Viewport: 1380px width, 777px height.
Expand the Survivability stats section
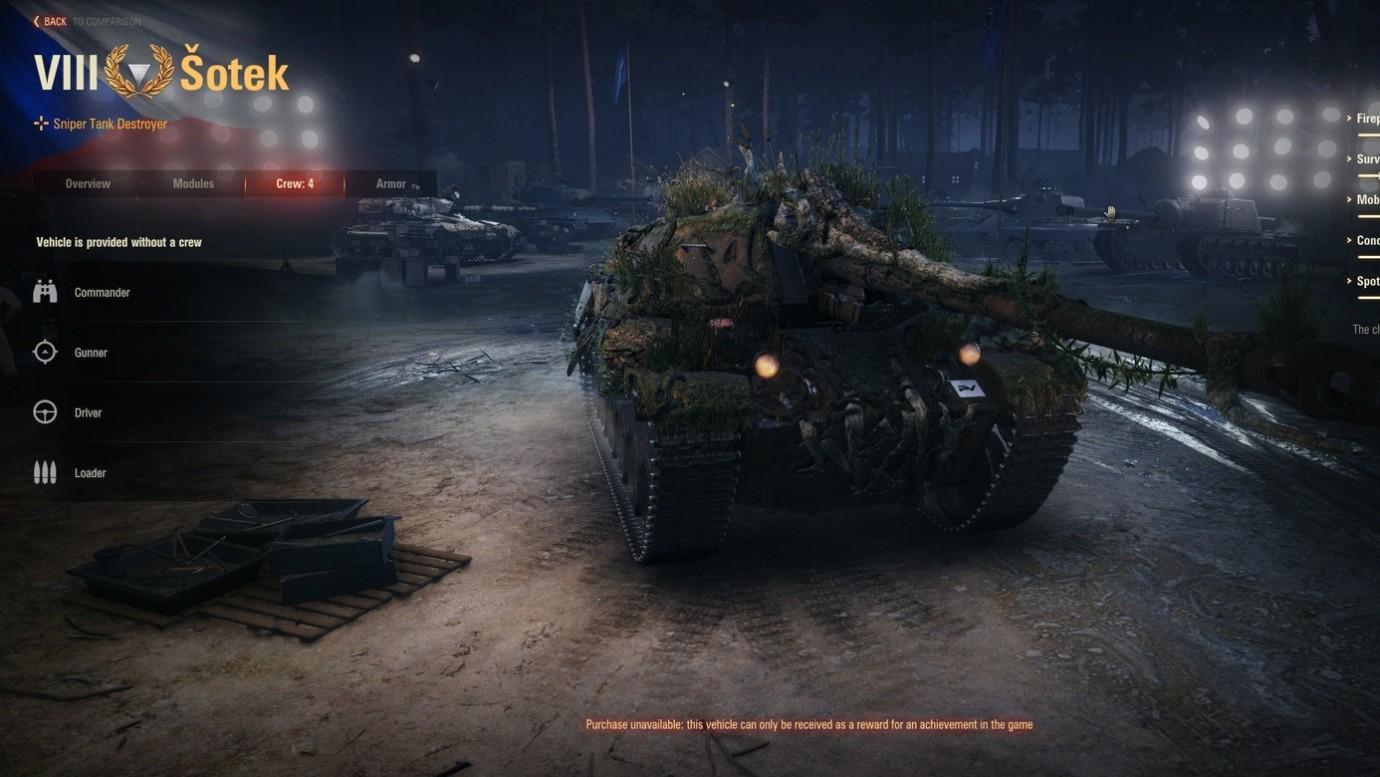pyautogui.click(x=1365, y=158)
